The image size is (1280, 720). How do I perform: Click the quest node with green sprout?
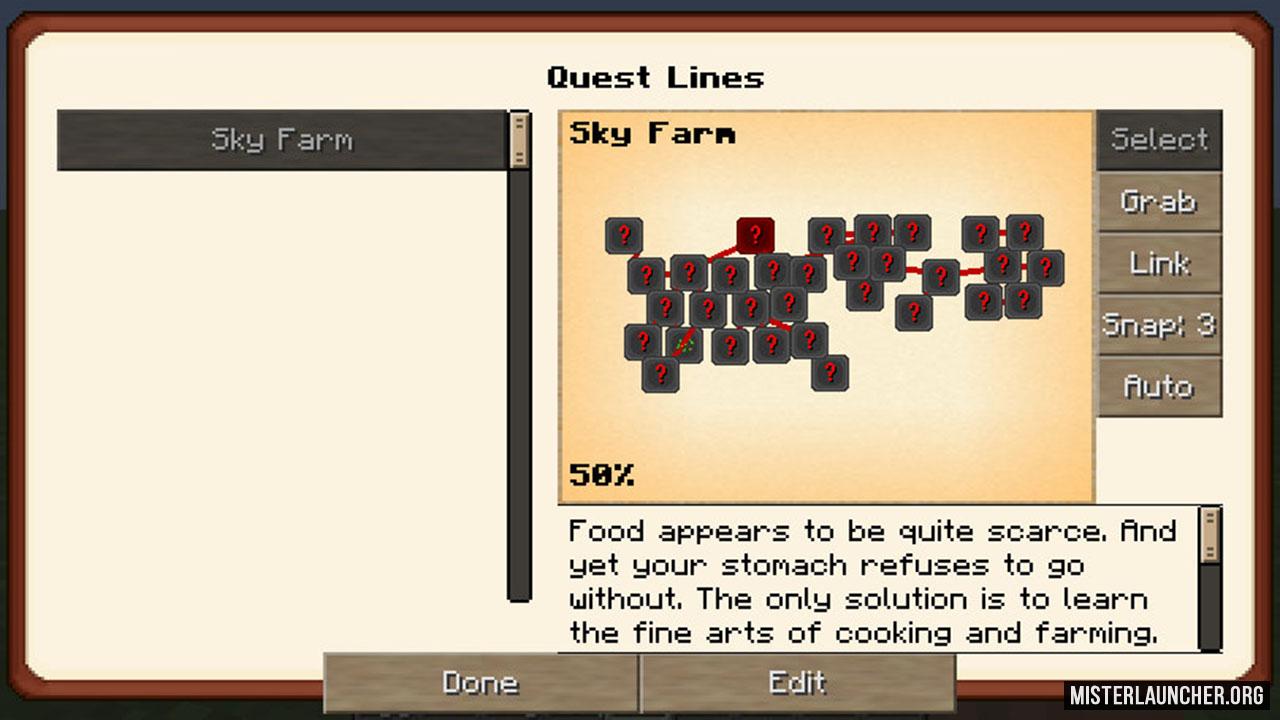tap(684, 344)
